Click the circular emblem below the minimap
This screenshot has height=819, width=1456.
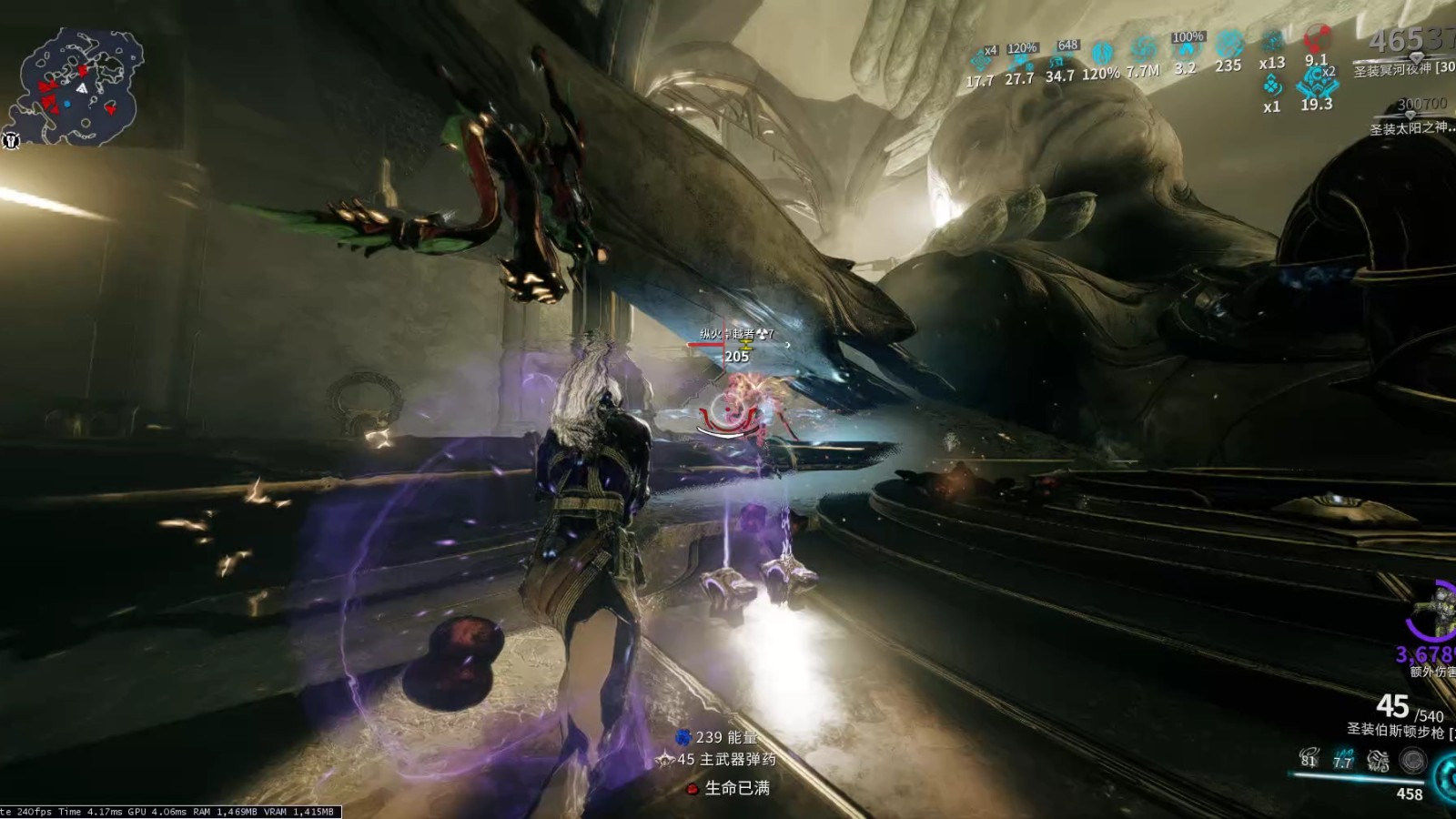point(11,141)
